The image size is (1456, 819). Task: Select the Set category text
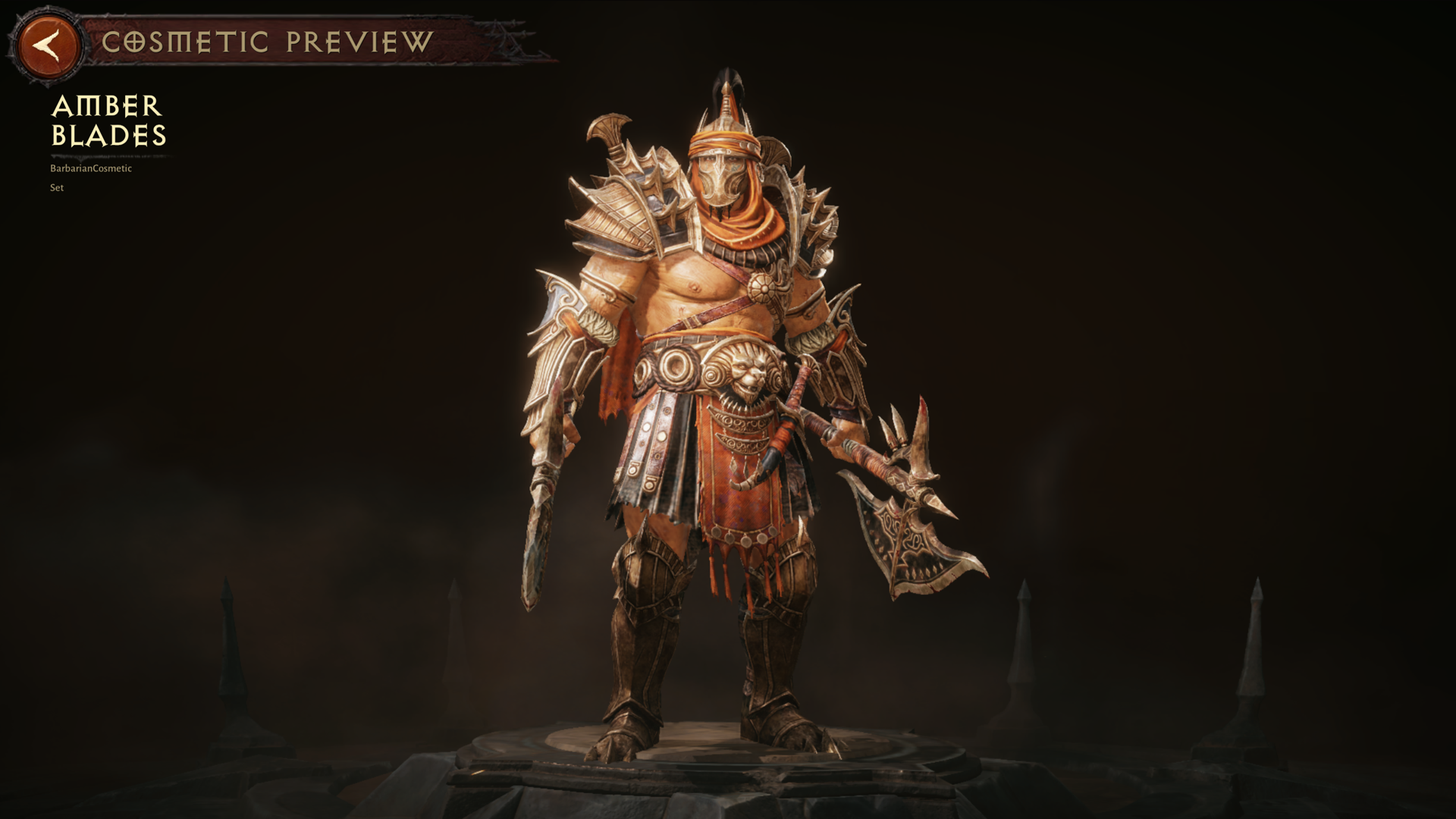click(56, 187)
